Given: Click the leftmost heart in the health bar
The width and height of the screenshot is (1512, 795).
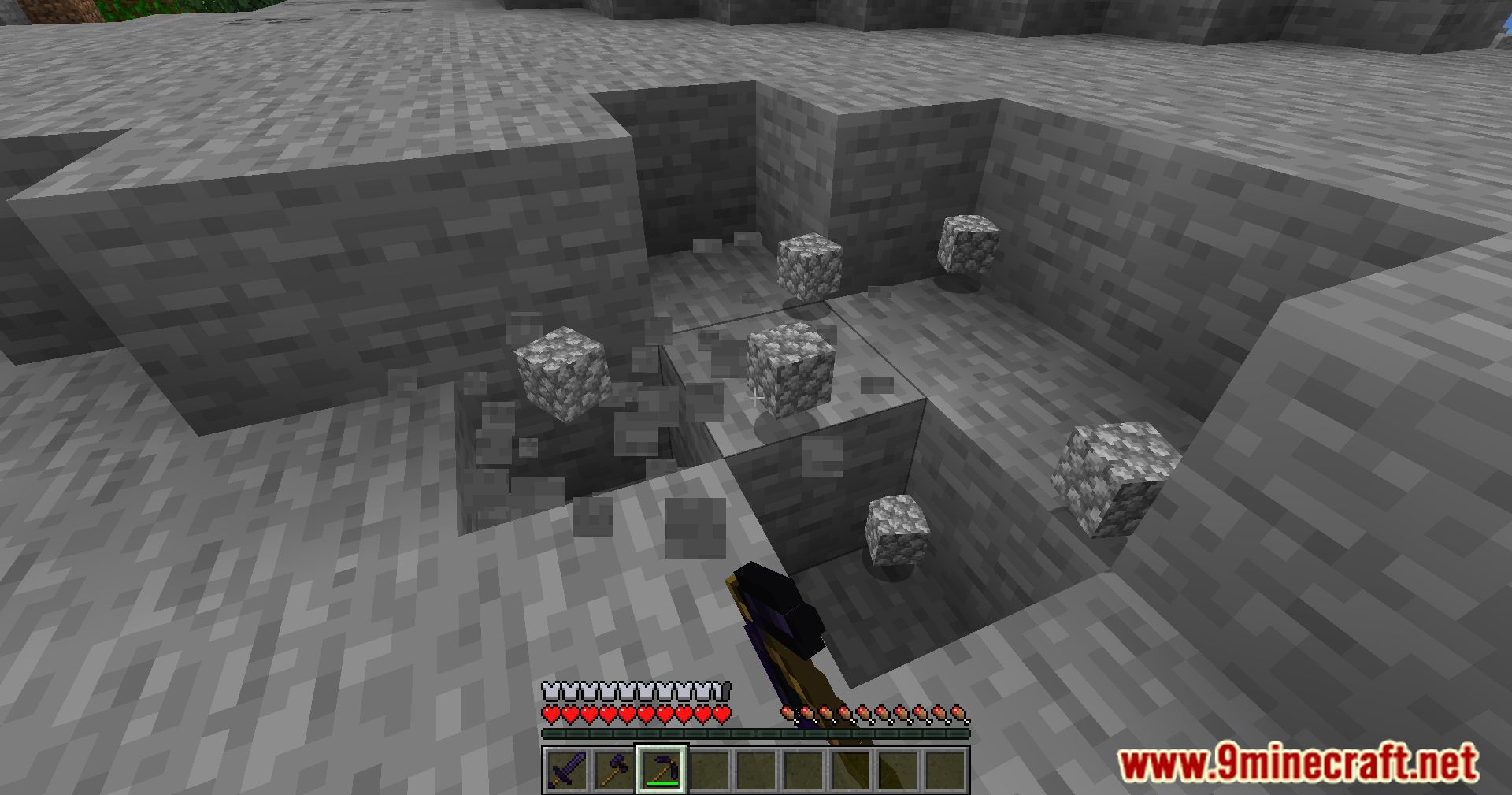Looking at the screenshot, I should tap(551, 714).
